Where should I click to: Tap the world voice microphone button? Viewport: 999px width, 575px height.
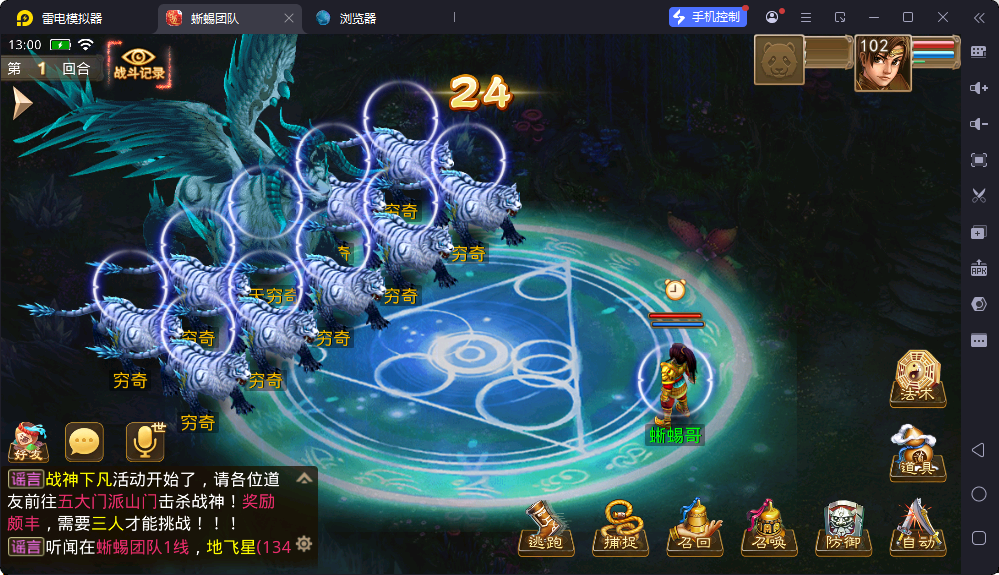145,442
